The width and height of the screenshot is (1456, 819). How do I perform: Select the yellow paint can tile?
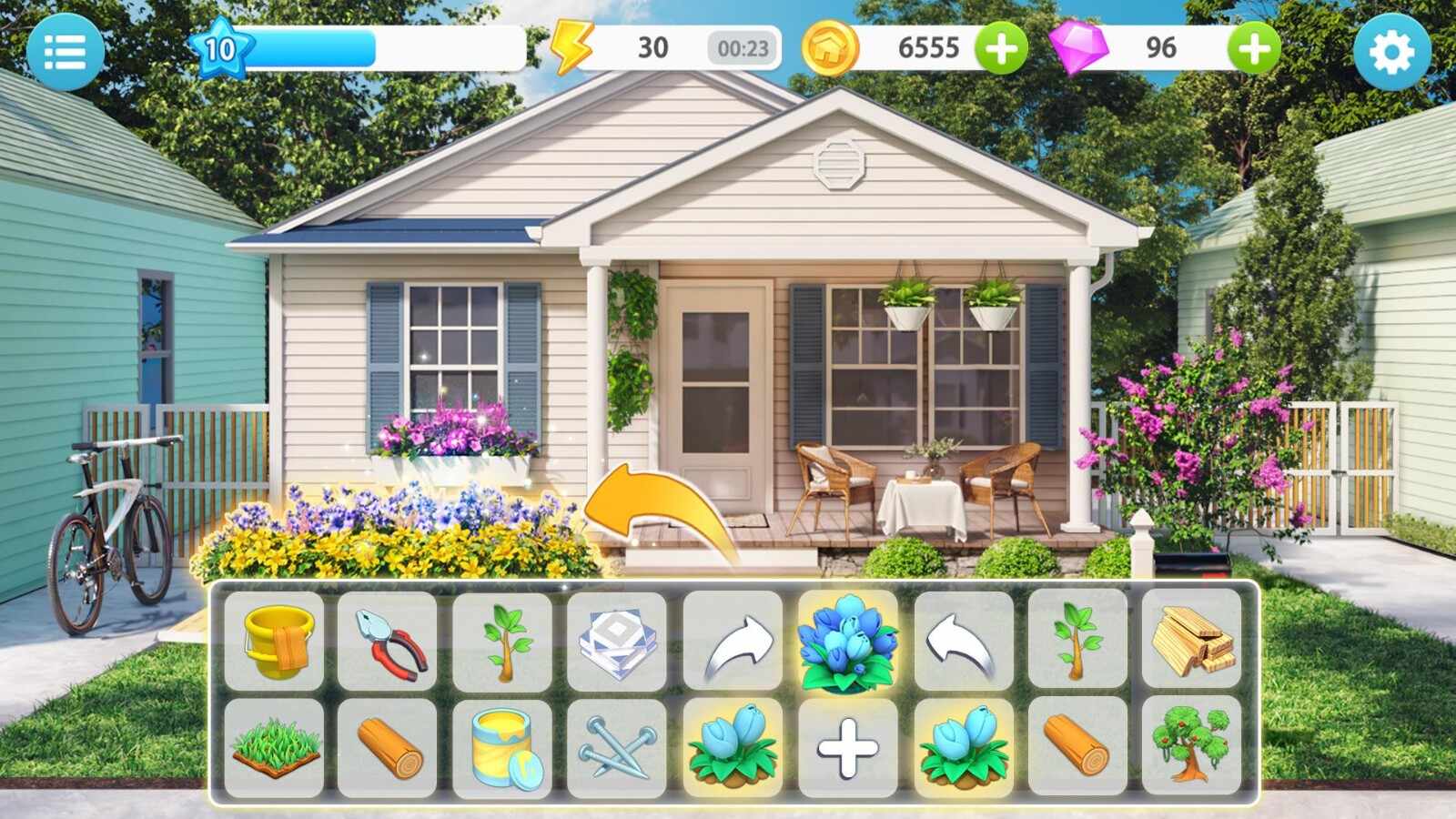[x=503, y=748]
